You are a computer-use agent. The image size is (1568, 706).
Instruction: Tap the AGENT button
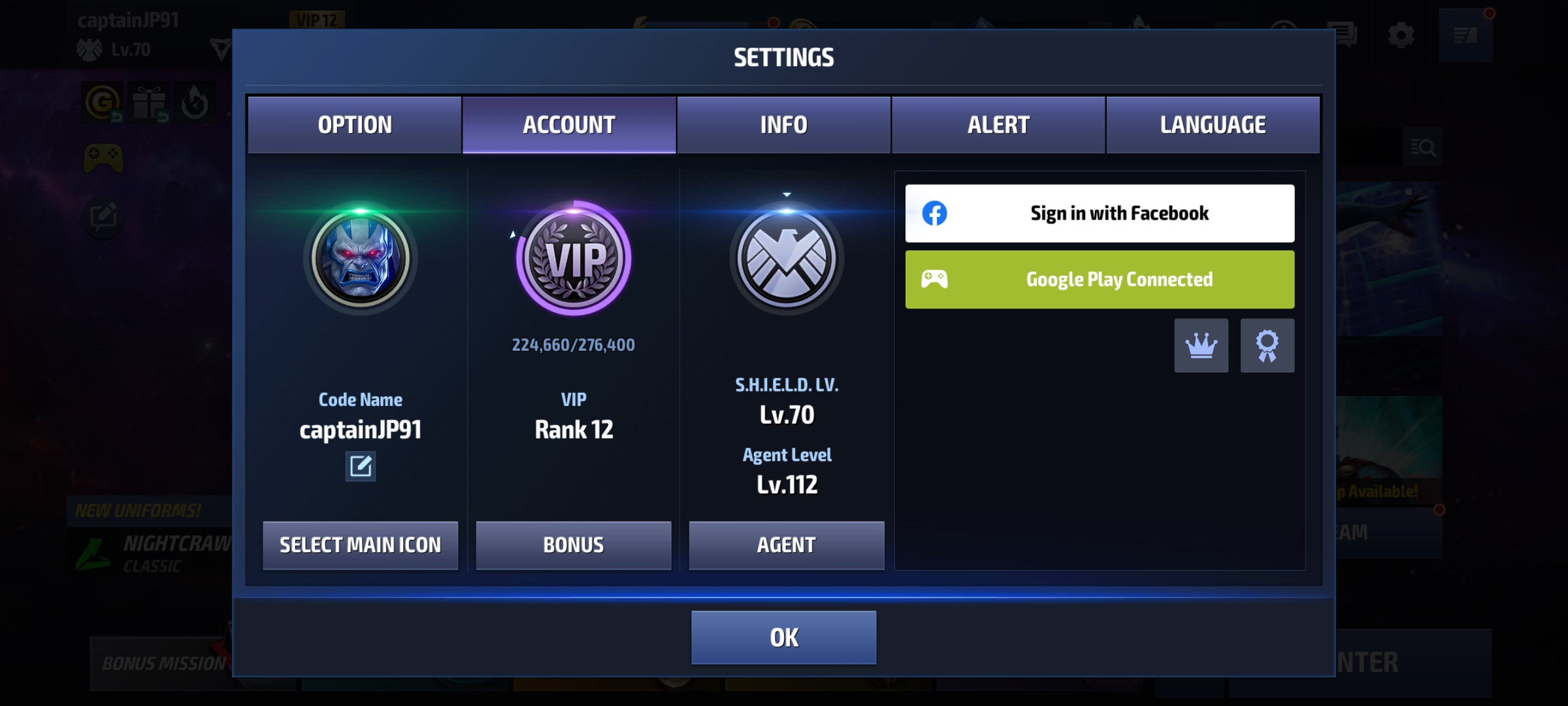[x=787, y=543]
